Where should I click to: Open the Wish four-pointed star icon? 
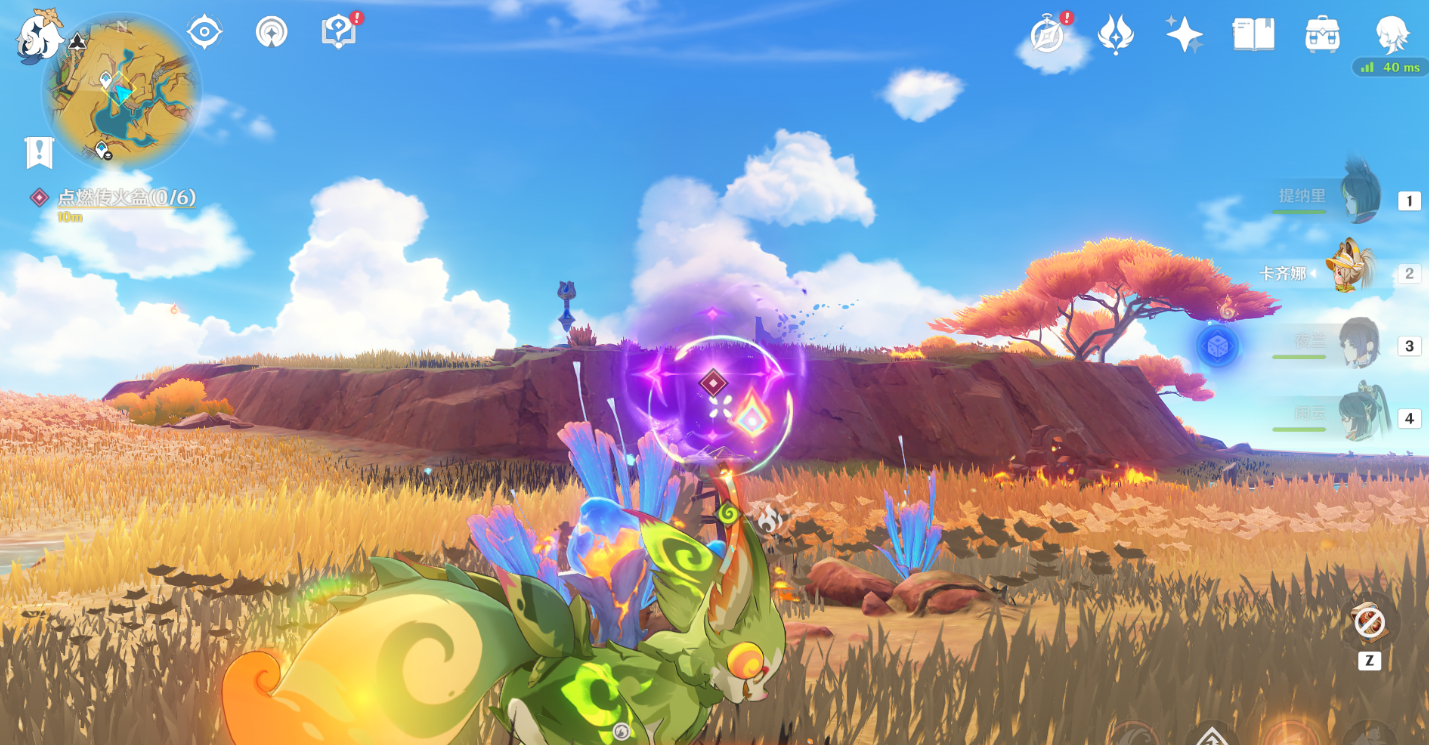(1184, 35)
